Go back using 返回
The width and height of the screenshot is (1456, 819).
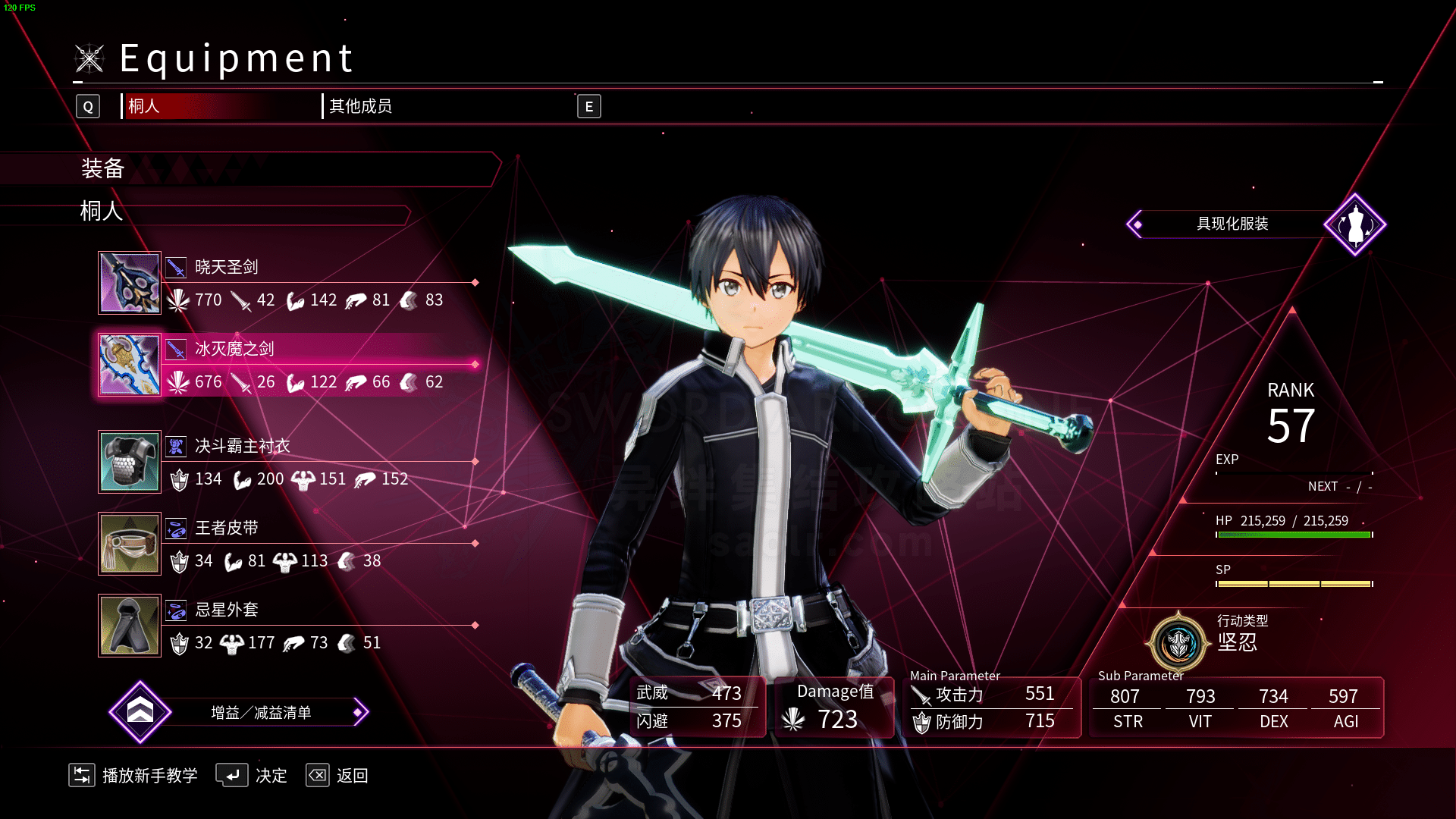[x=337, y=776]
